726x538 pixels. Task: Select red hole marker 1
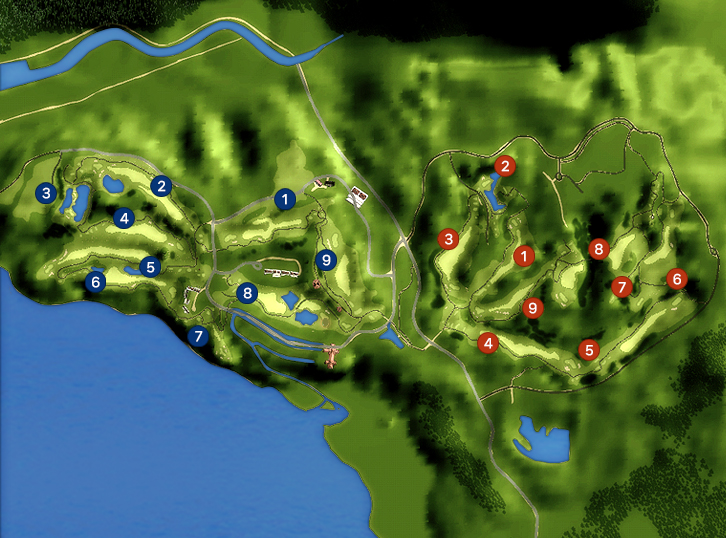[522, 256]
